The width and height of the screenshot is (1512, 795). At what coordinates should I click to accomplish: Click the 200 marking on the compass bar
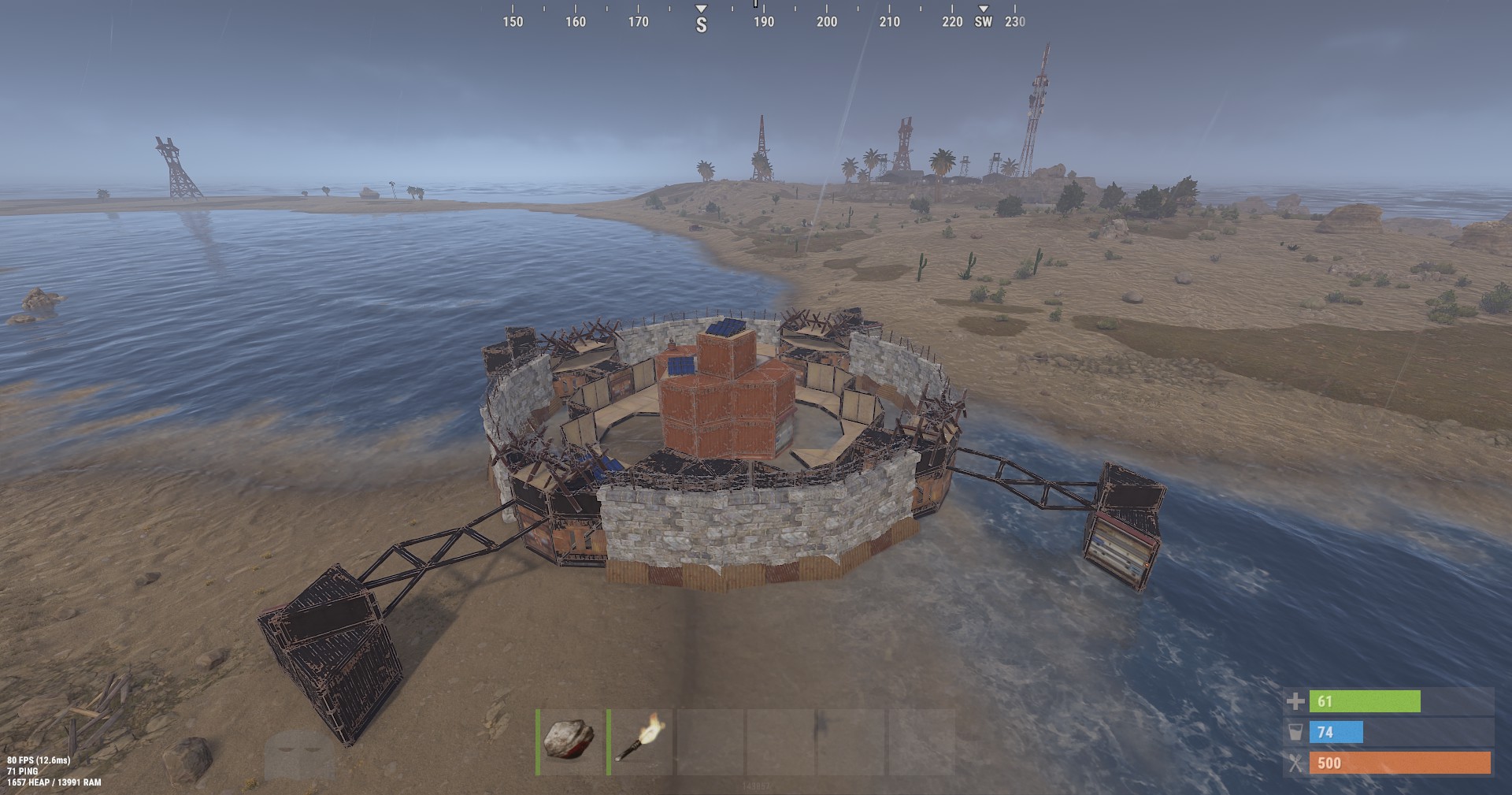(825, 23)
